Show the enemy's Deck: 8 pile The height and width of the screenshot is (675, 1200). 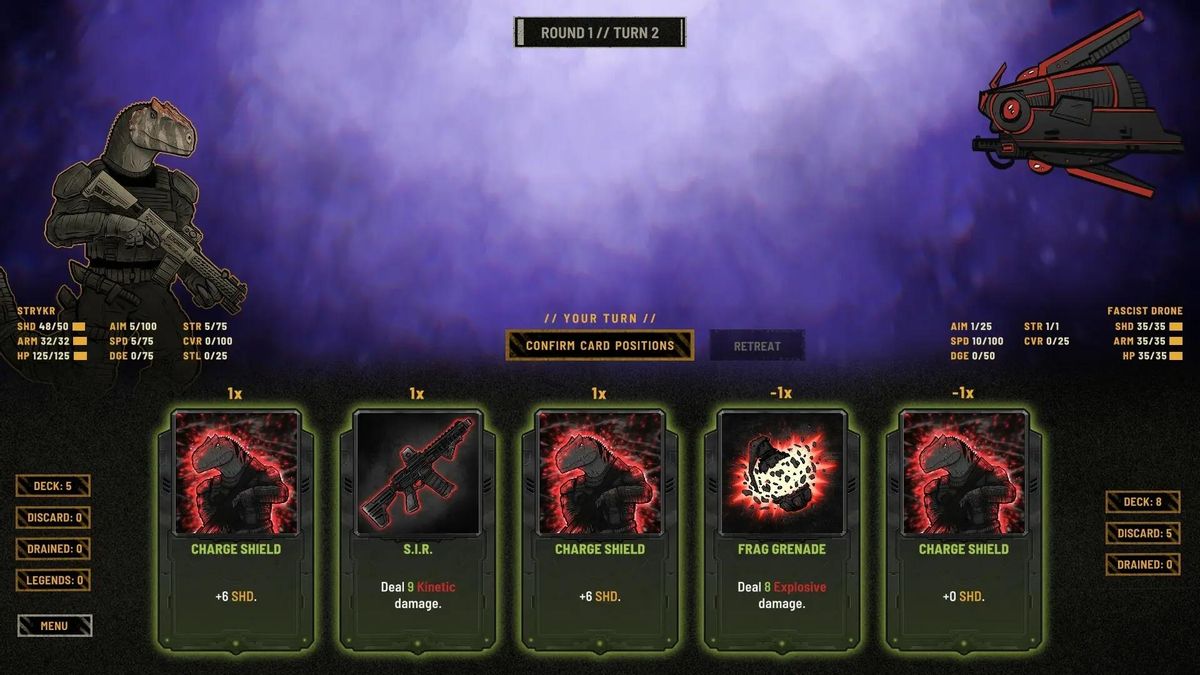[1143, 502]
